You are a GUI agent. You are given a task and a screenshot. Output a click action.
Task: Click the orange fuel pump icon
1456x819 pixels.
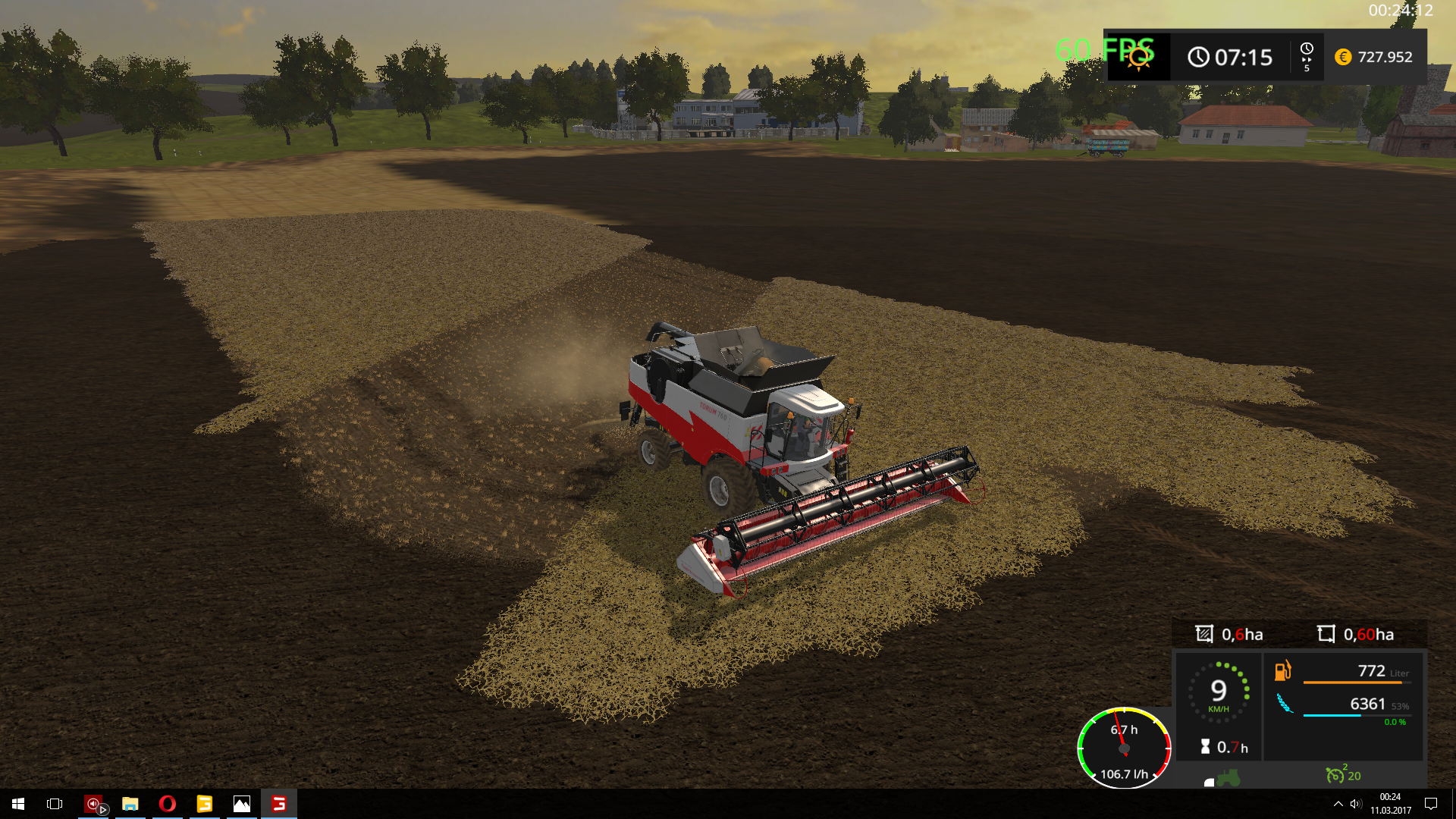click(x=1282, y=670)
